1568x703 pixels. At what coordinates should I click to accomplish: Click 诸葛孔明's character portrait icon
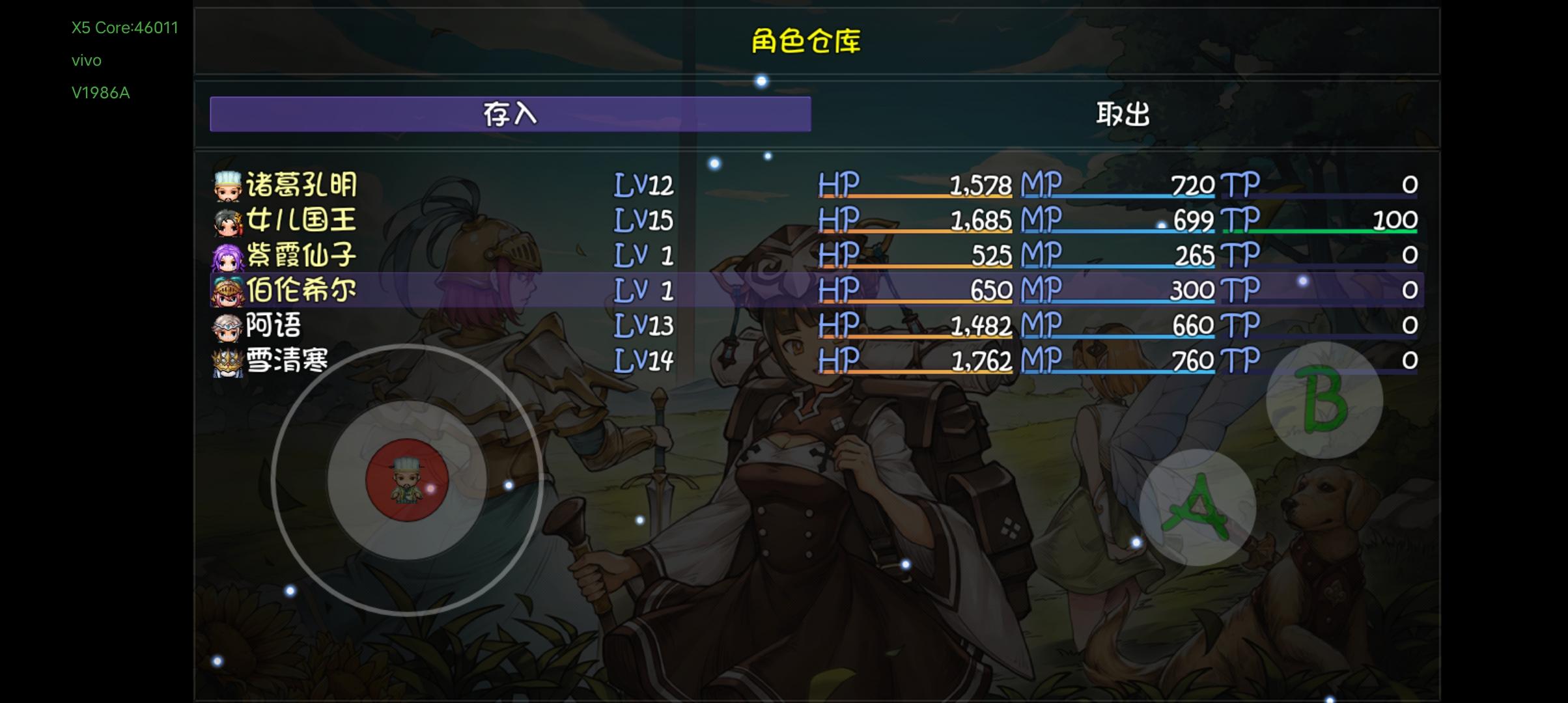(x=225, y=185)
